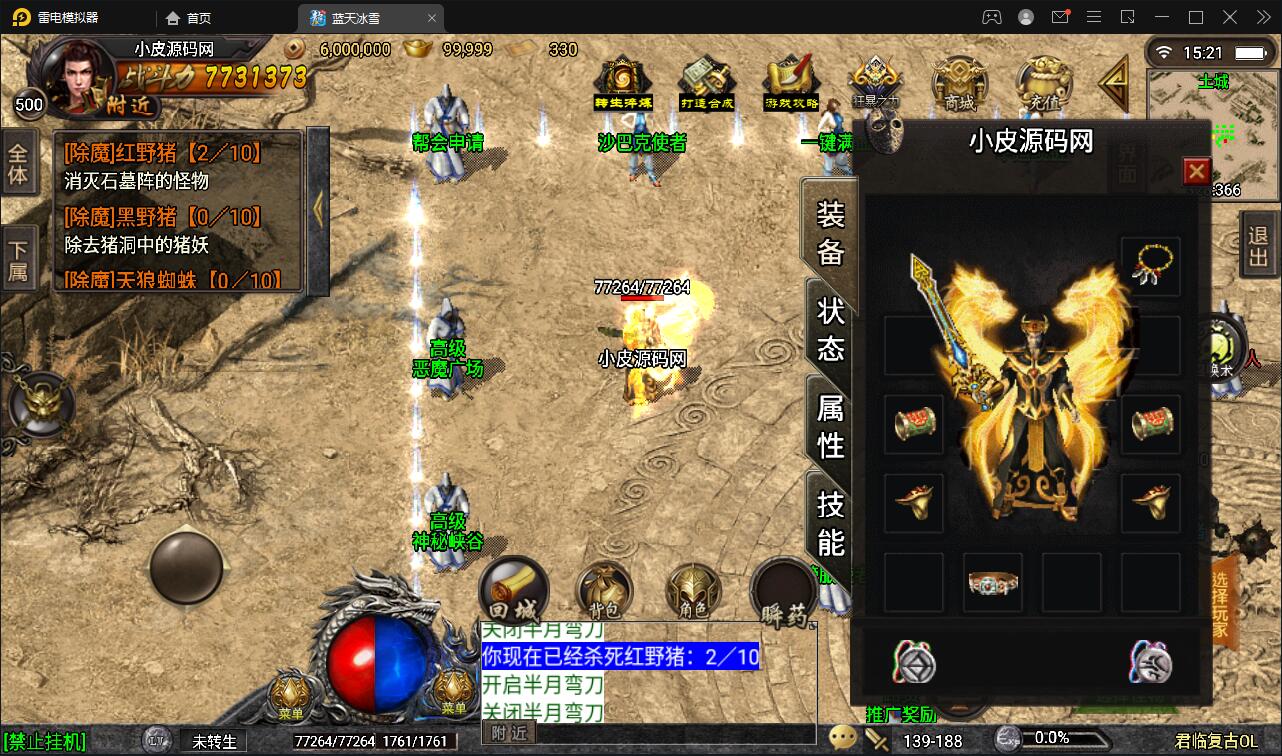1282x756 pixels.
Task: Open the 充值 recharge icon
Action: (1044, 84)
